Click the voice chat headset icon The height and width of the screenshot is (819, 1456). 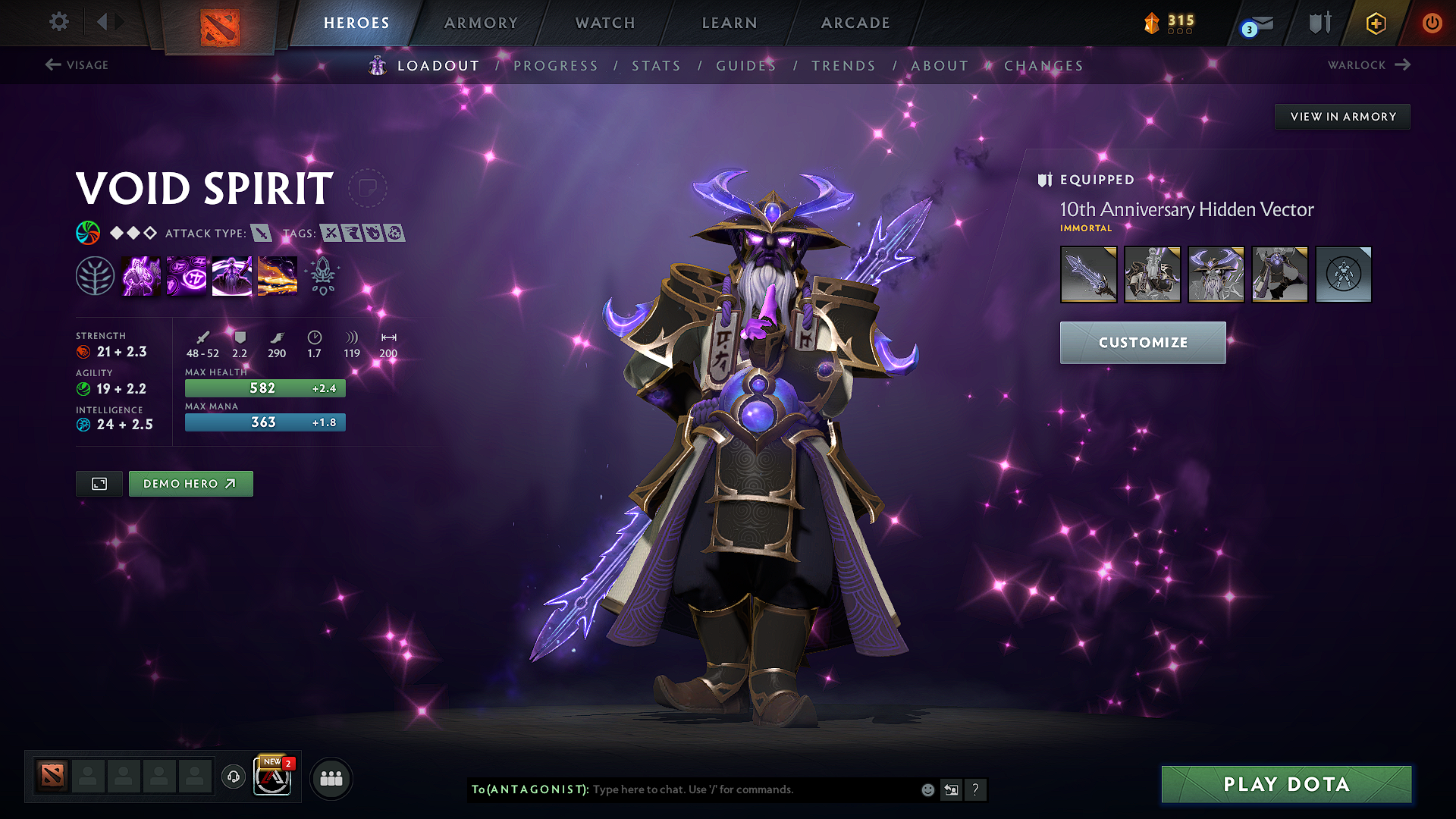coord(233,777)
